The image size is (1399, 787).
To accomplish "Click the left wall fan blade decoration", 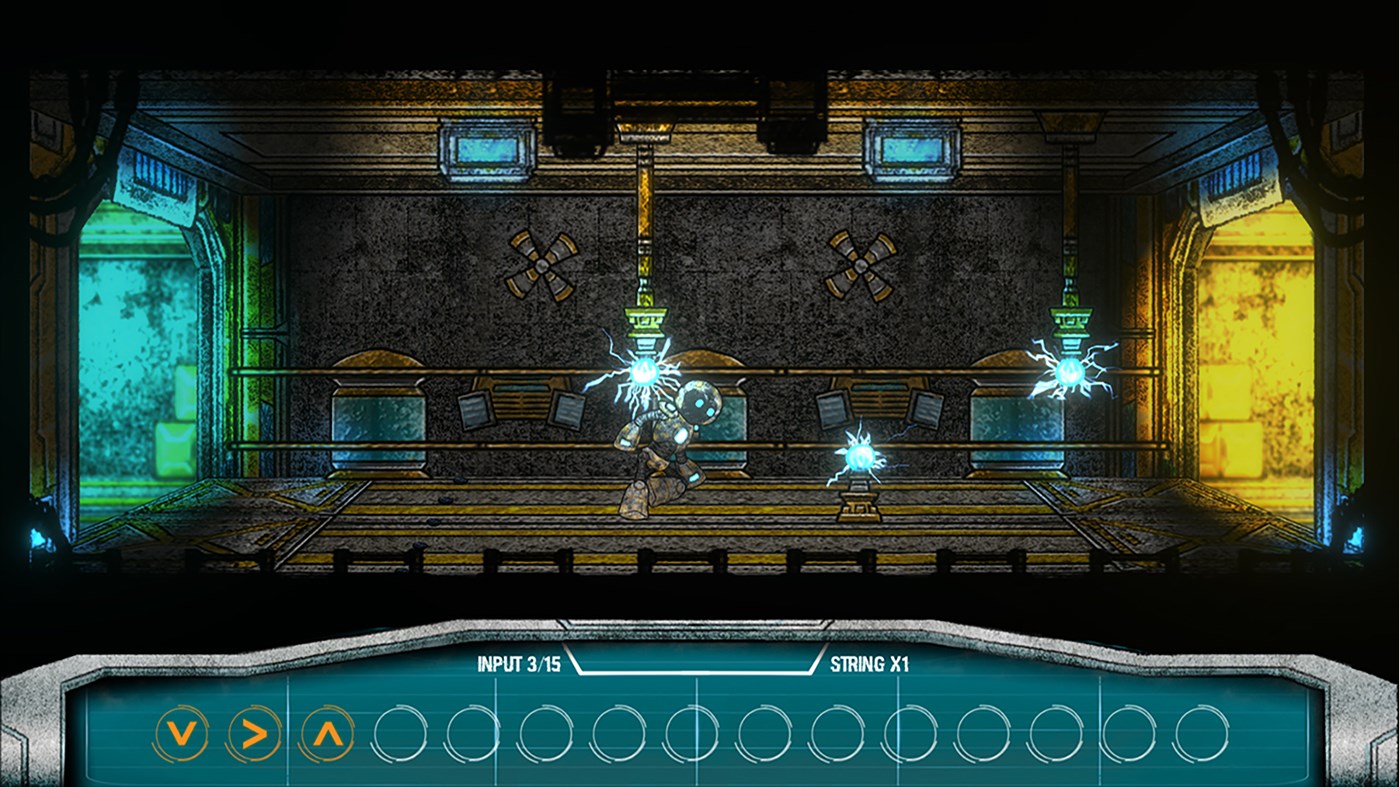I will click(541, 265).
